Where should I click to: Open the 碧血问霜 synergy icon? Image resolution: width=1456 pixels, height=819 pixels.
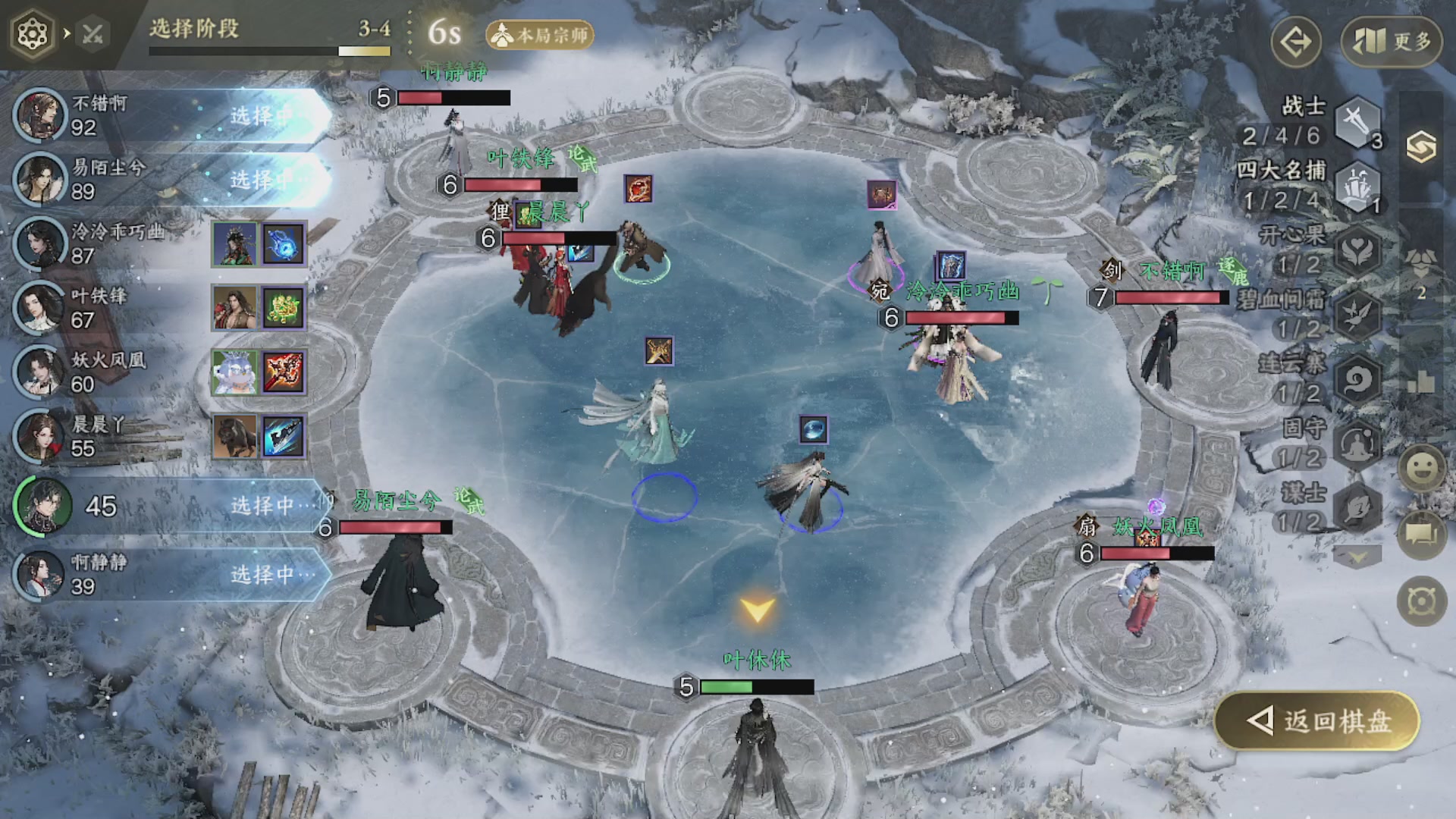(1357, 315)
